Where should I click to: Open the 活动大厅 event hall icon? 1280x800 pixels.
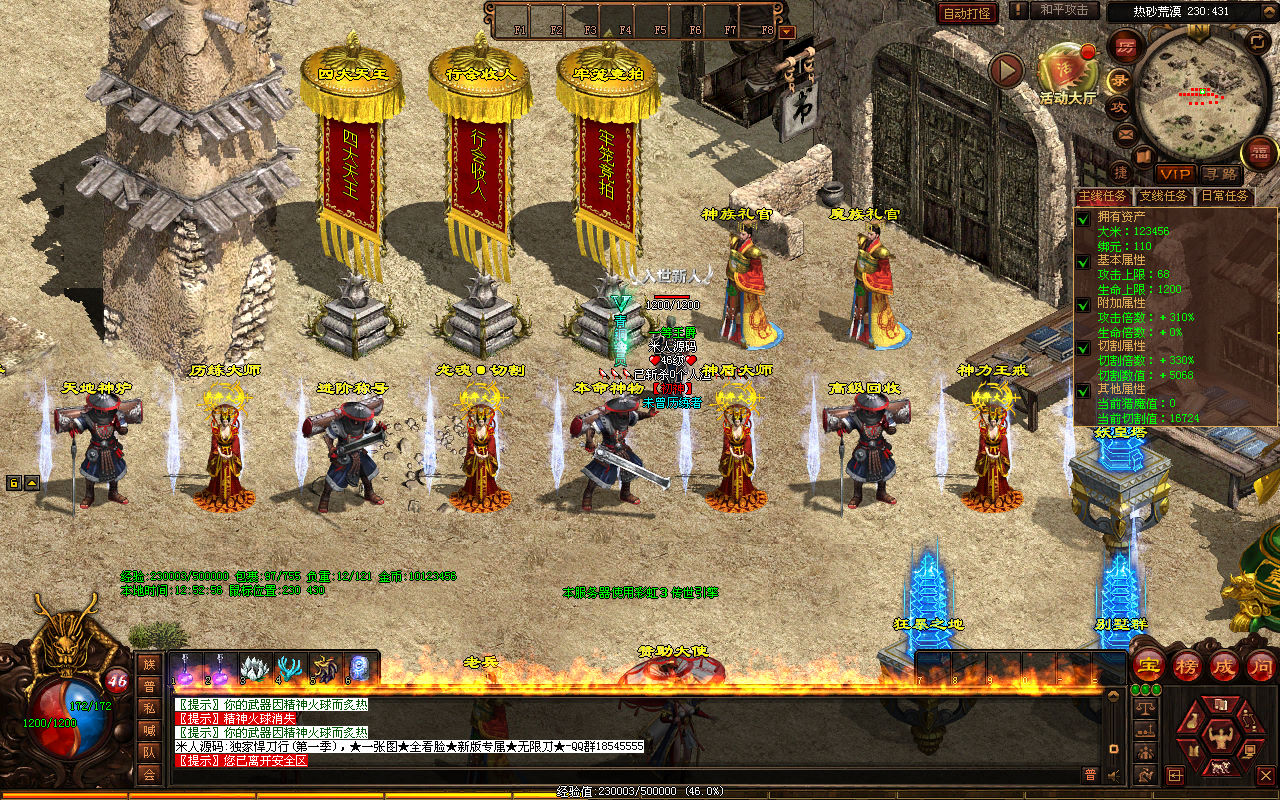pyautogui.click(x=1068, y=72)
